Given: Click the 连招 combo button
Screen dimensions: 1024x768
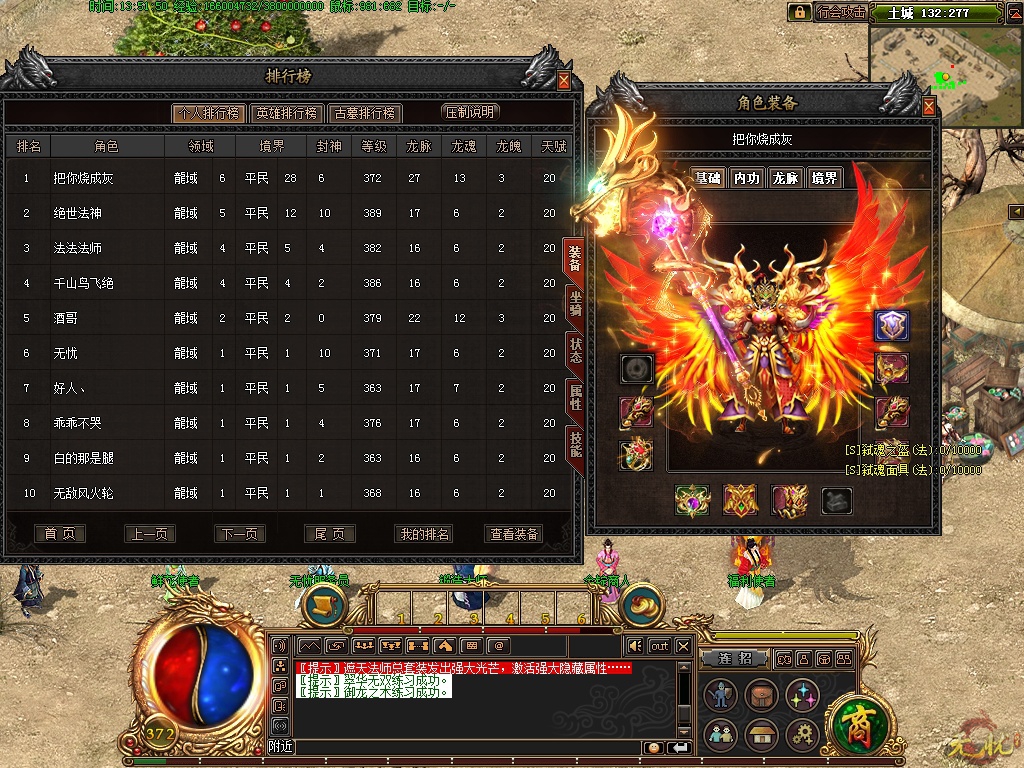Looking at the screenshot, I should click(735, 659).
